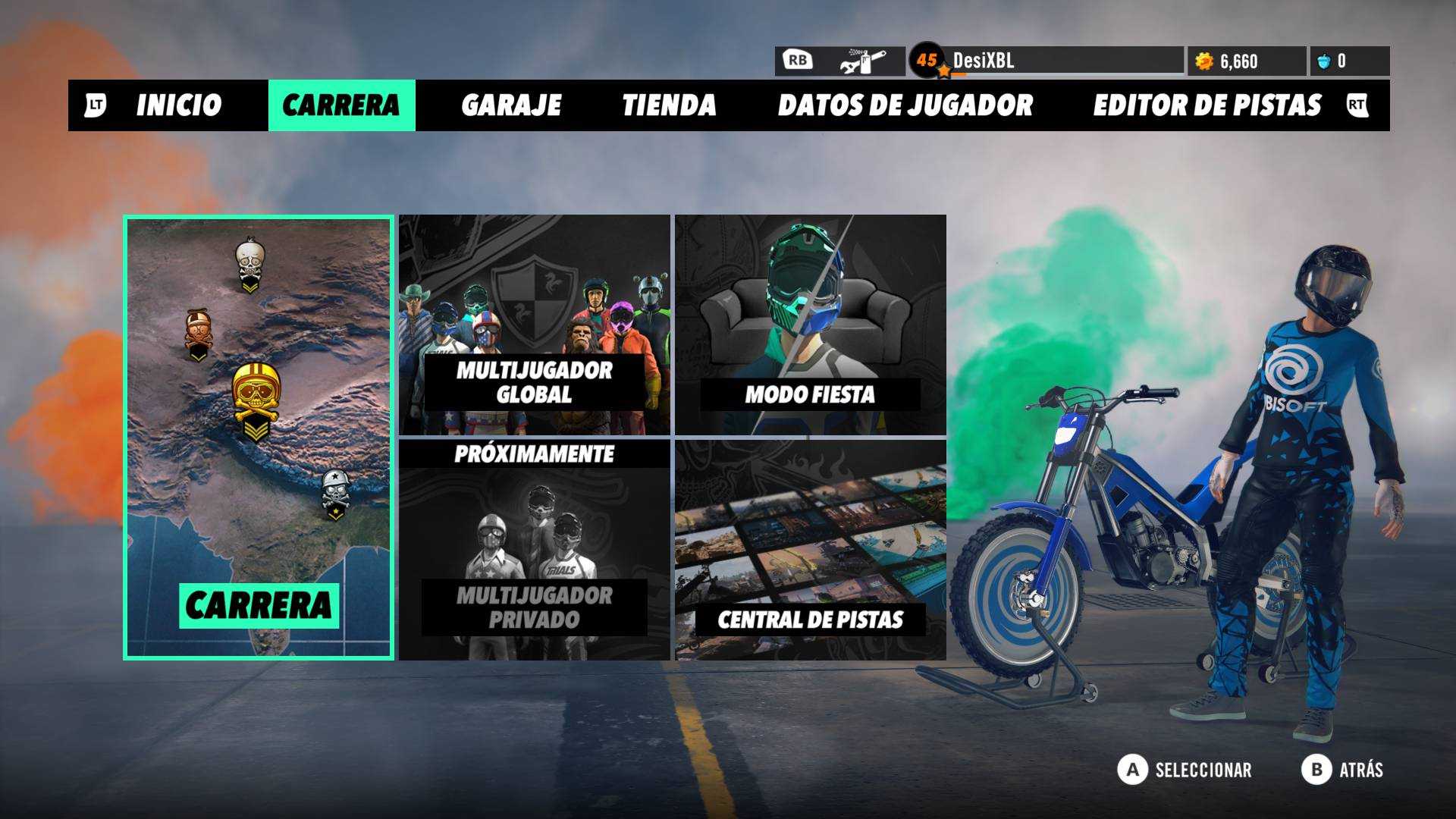The height and width of the screenshot is (819, 1456).
Task: Open the Multijugador Global tile
Action: 535,325
